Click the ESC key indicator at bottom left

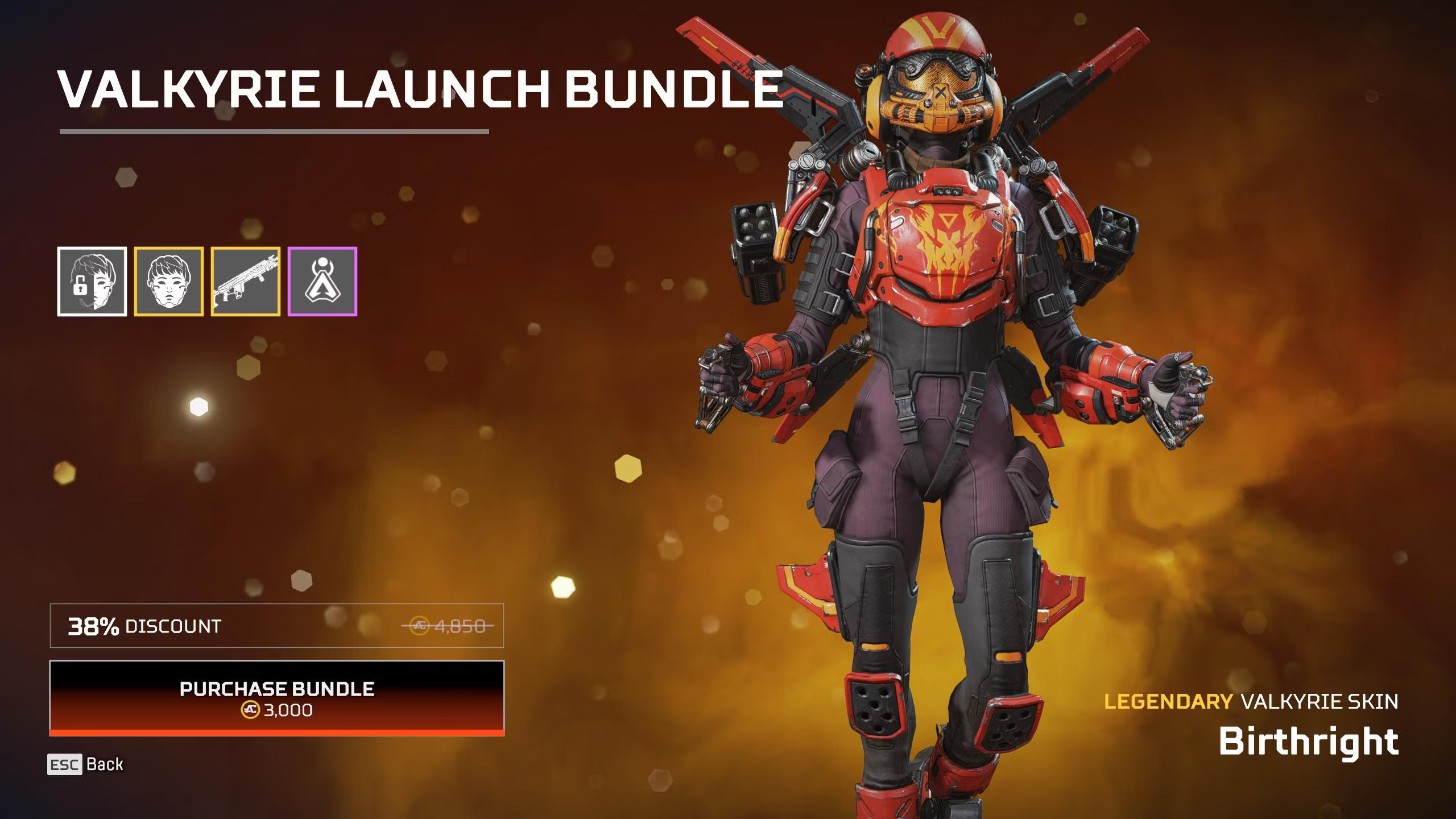point(64,764)
